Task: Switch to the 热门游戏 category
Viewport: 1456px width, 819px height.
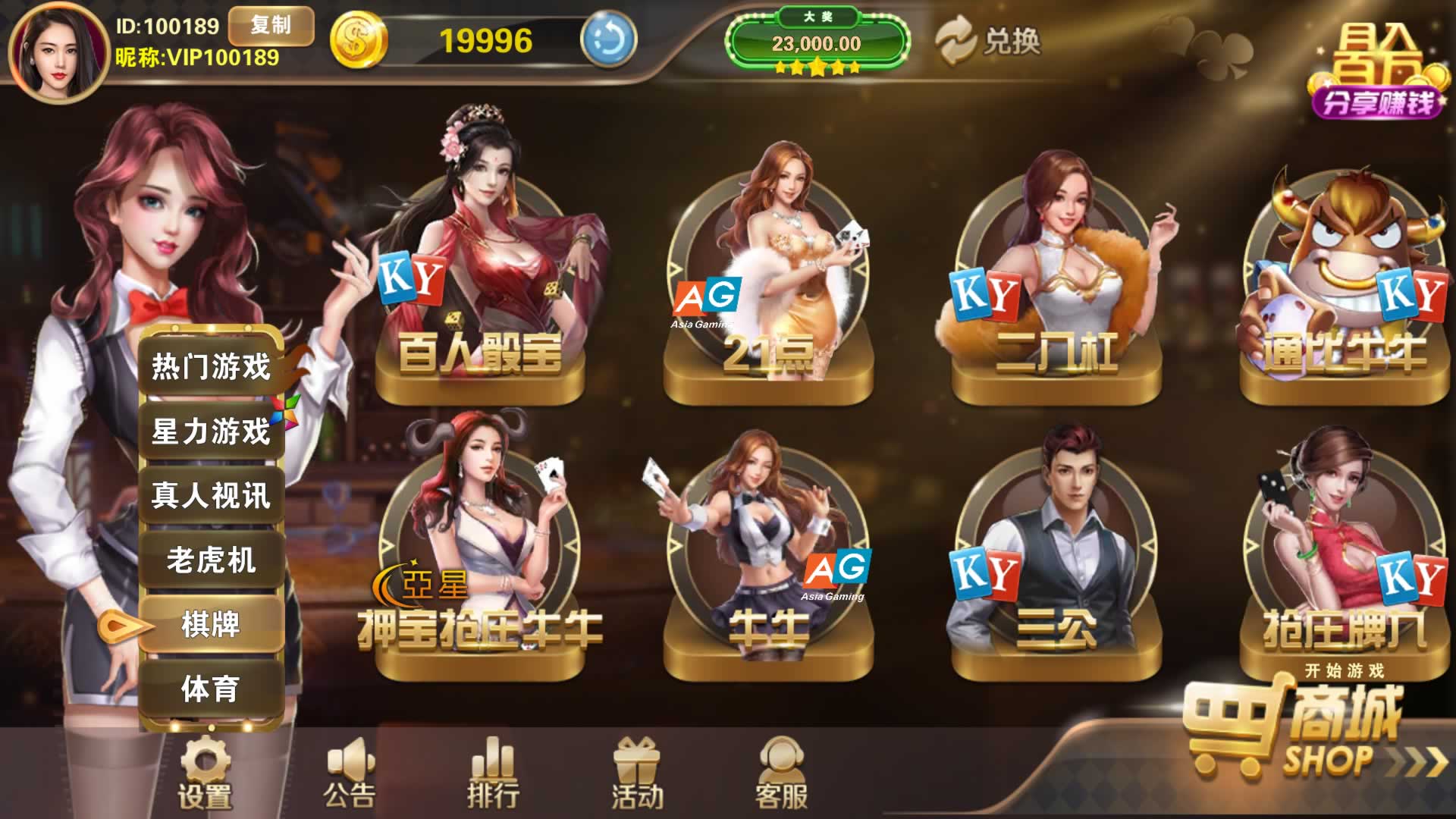Action: point(211,367)
